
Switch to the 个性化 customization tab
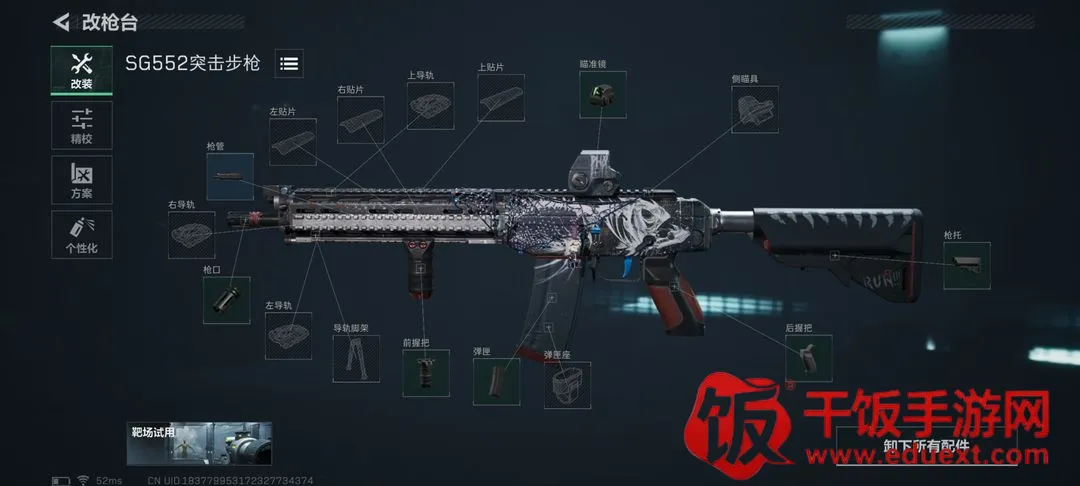click(81, 235)
